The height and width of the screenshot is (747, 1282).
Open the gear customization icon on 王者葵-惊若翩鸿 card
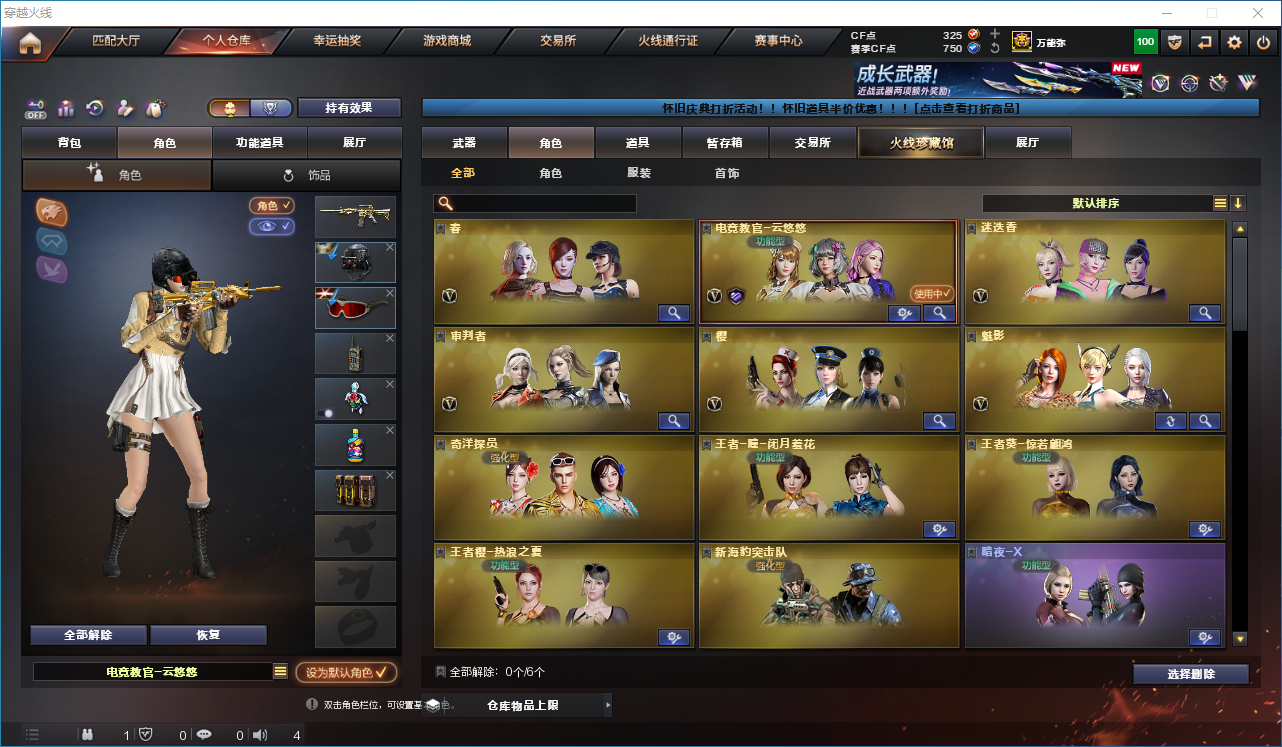pos(1204,529)
